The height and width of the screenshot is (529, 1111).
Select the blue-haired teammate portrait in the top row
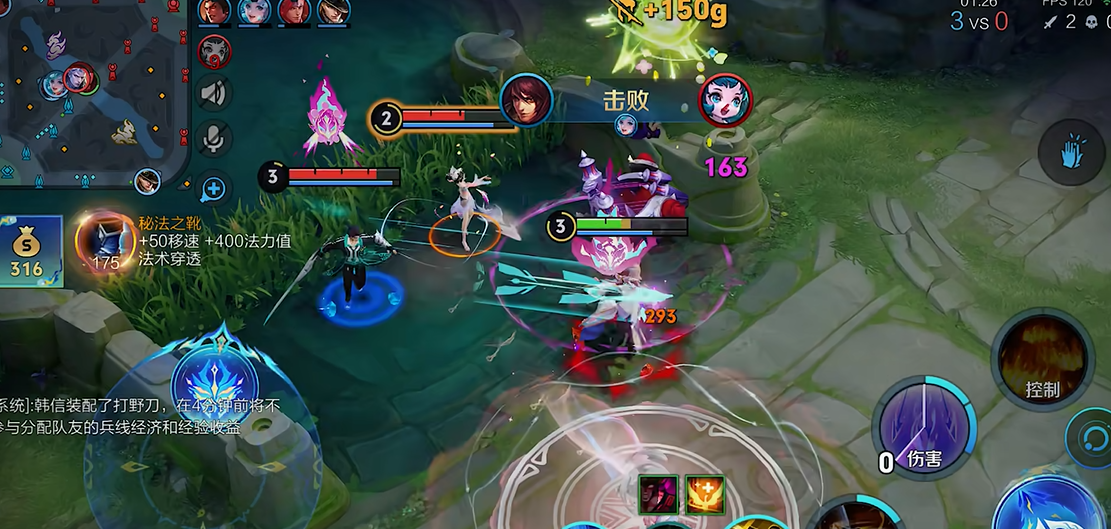point(254,12)
